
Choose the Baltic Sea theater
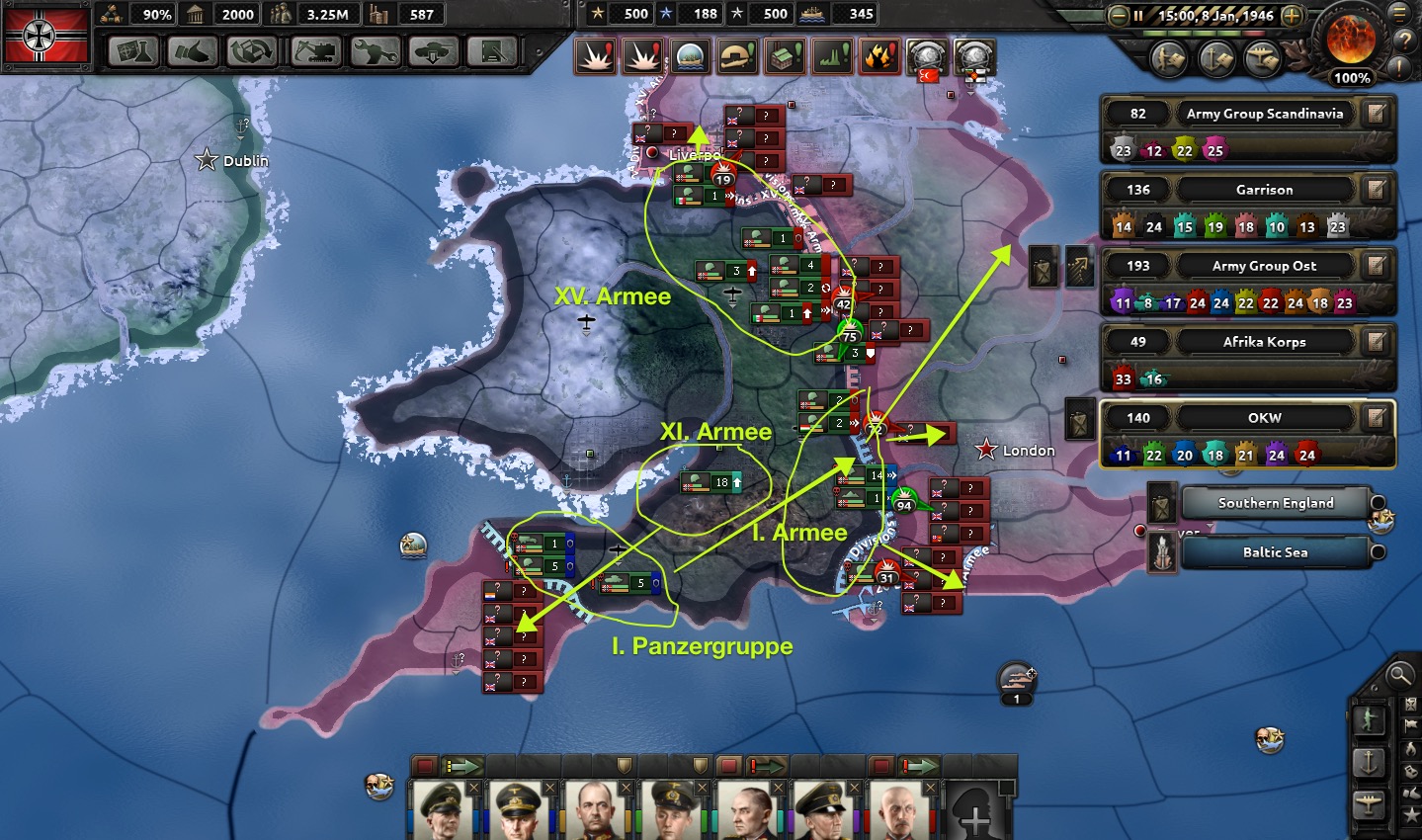[x=1275, y=552]
